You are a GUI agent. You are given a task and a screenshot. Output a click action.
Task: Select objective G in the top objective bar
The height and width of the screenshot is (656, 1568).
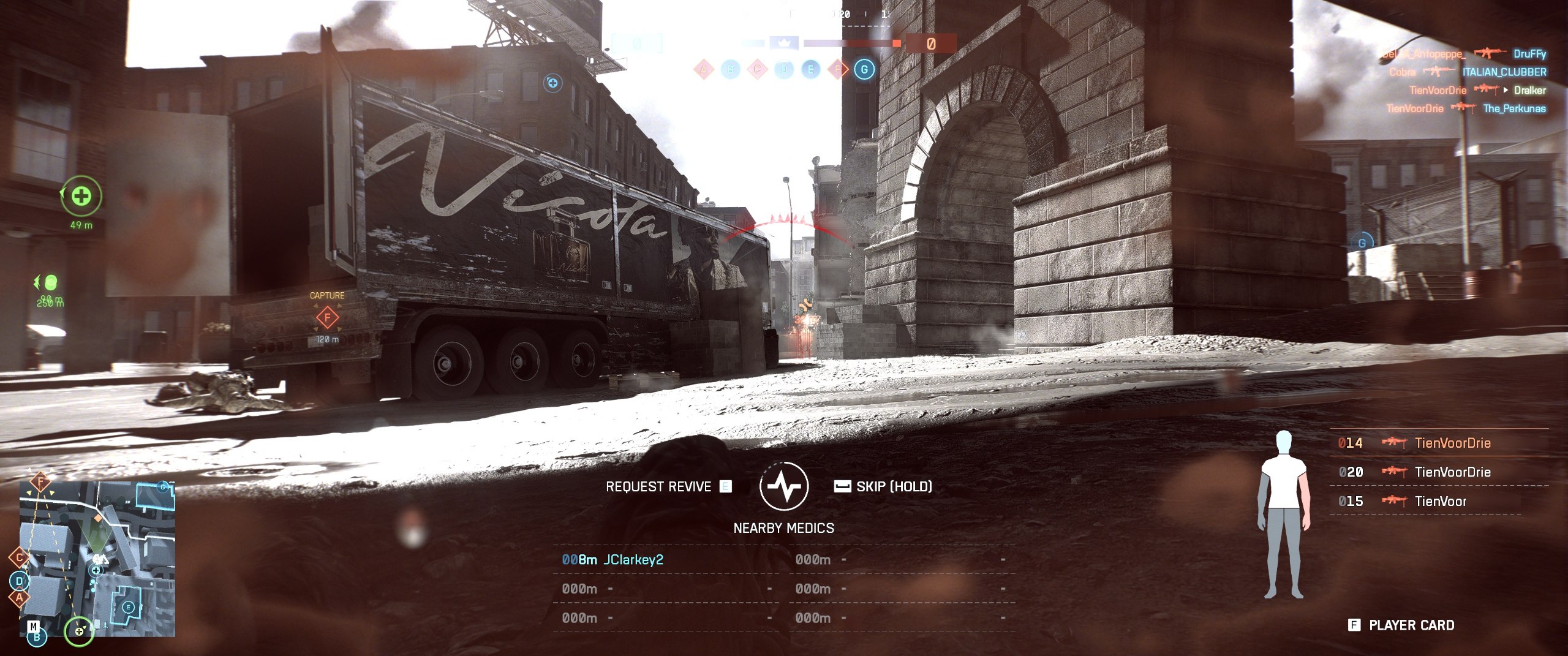864,69
